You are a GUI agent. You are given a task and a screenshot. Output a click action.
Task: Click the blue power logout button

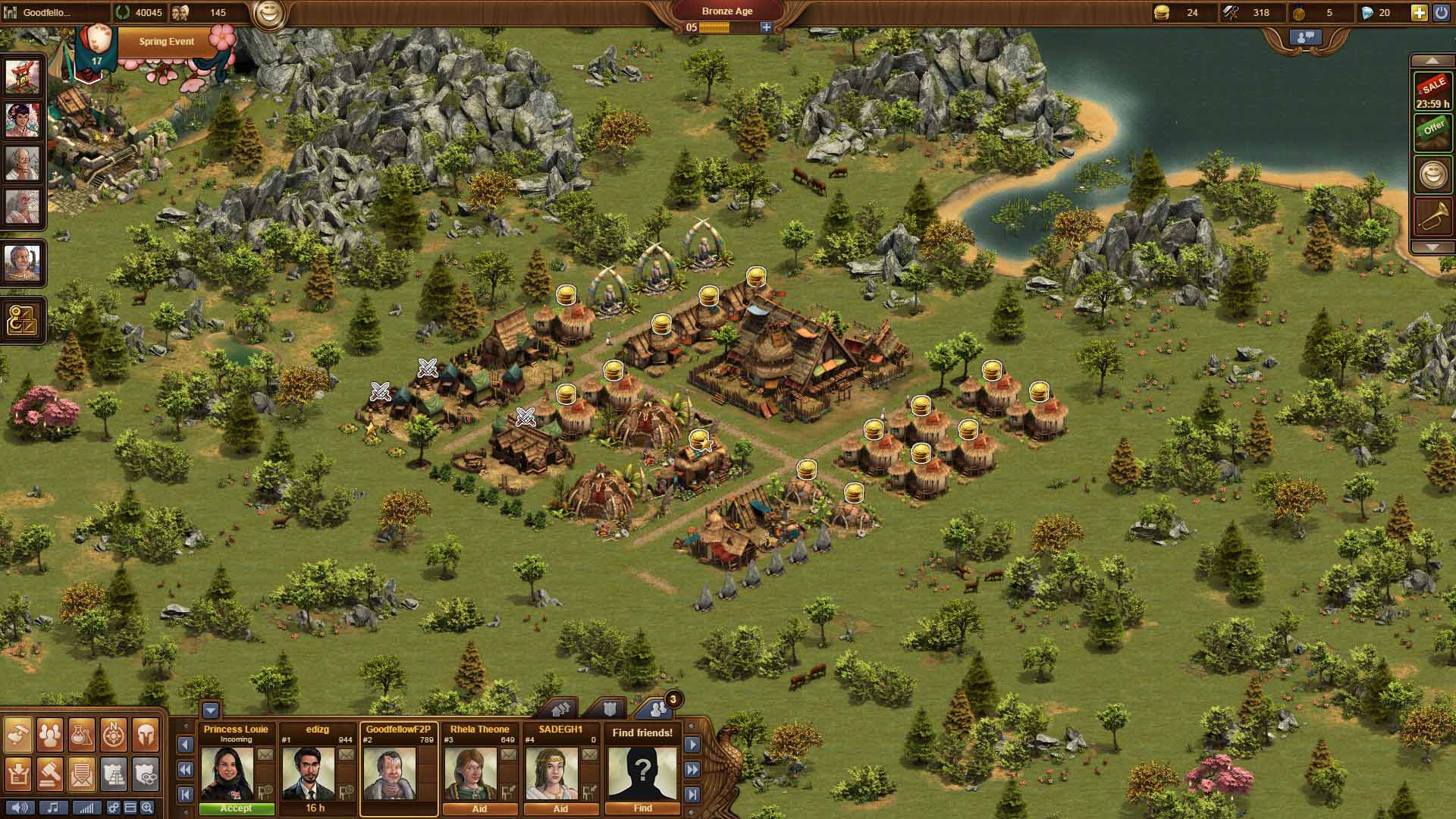(1442, 12)
